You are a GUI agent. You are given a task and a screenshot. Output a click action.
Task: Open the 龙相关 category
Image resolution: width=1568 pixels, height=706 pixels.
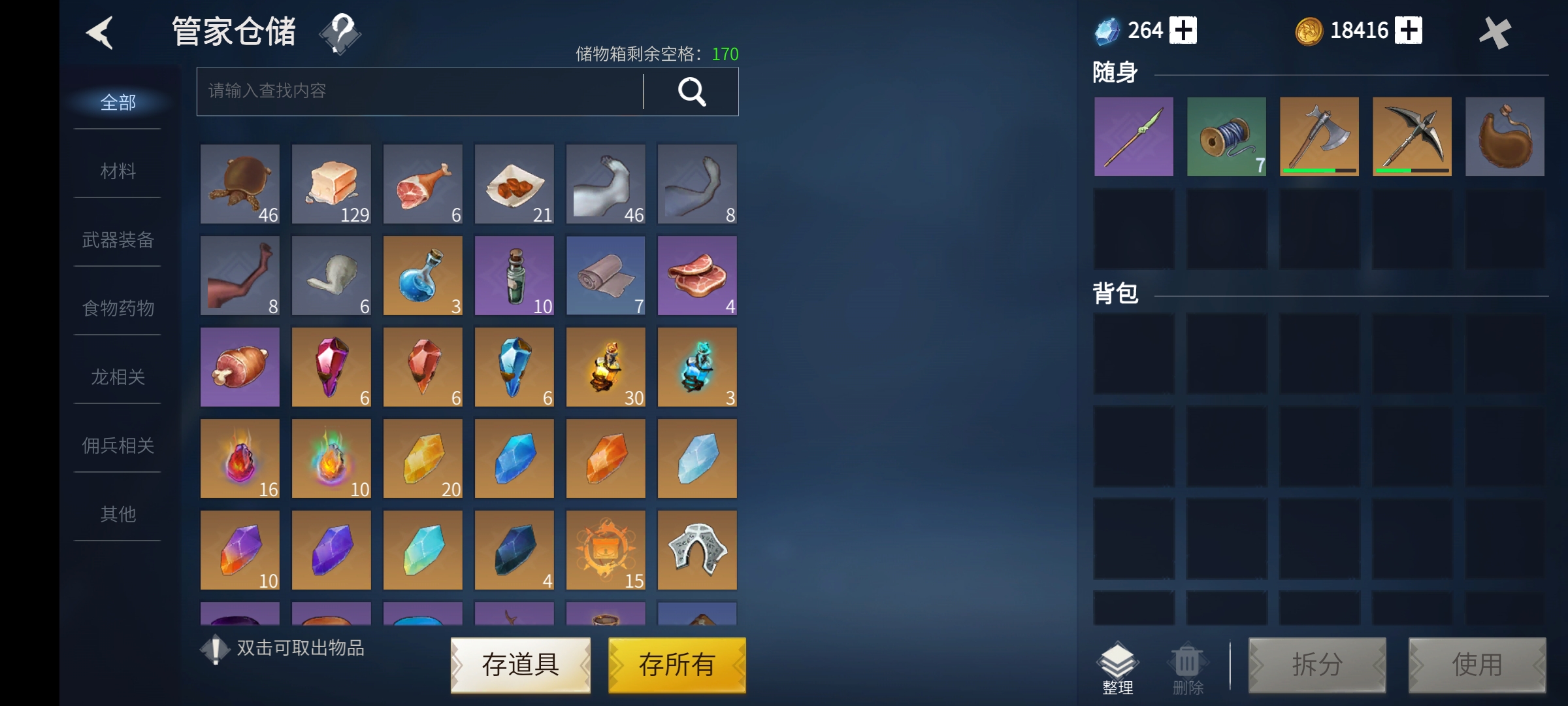[118, 377]
